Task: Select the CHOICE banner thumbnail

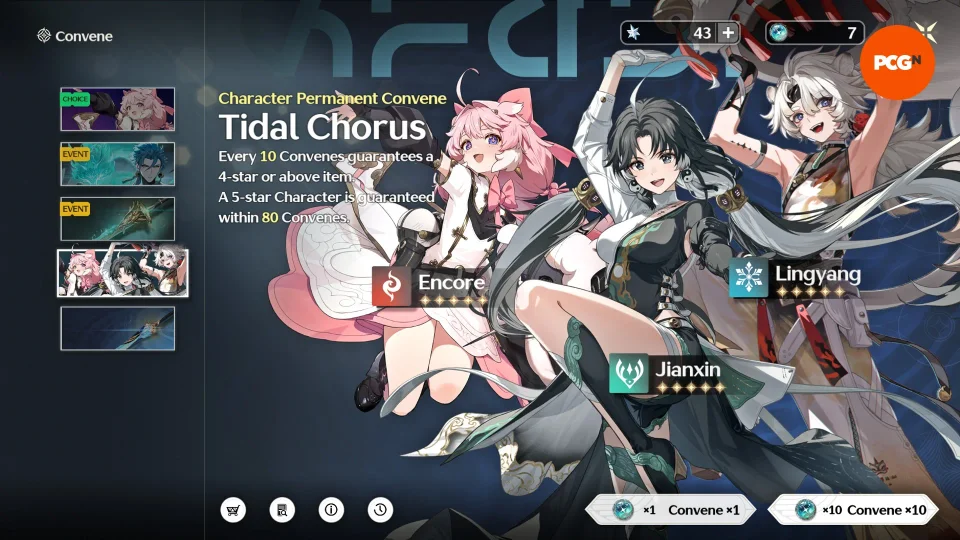Action: click(x=117, y=109)
